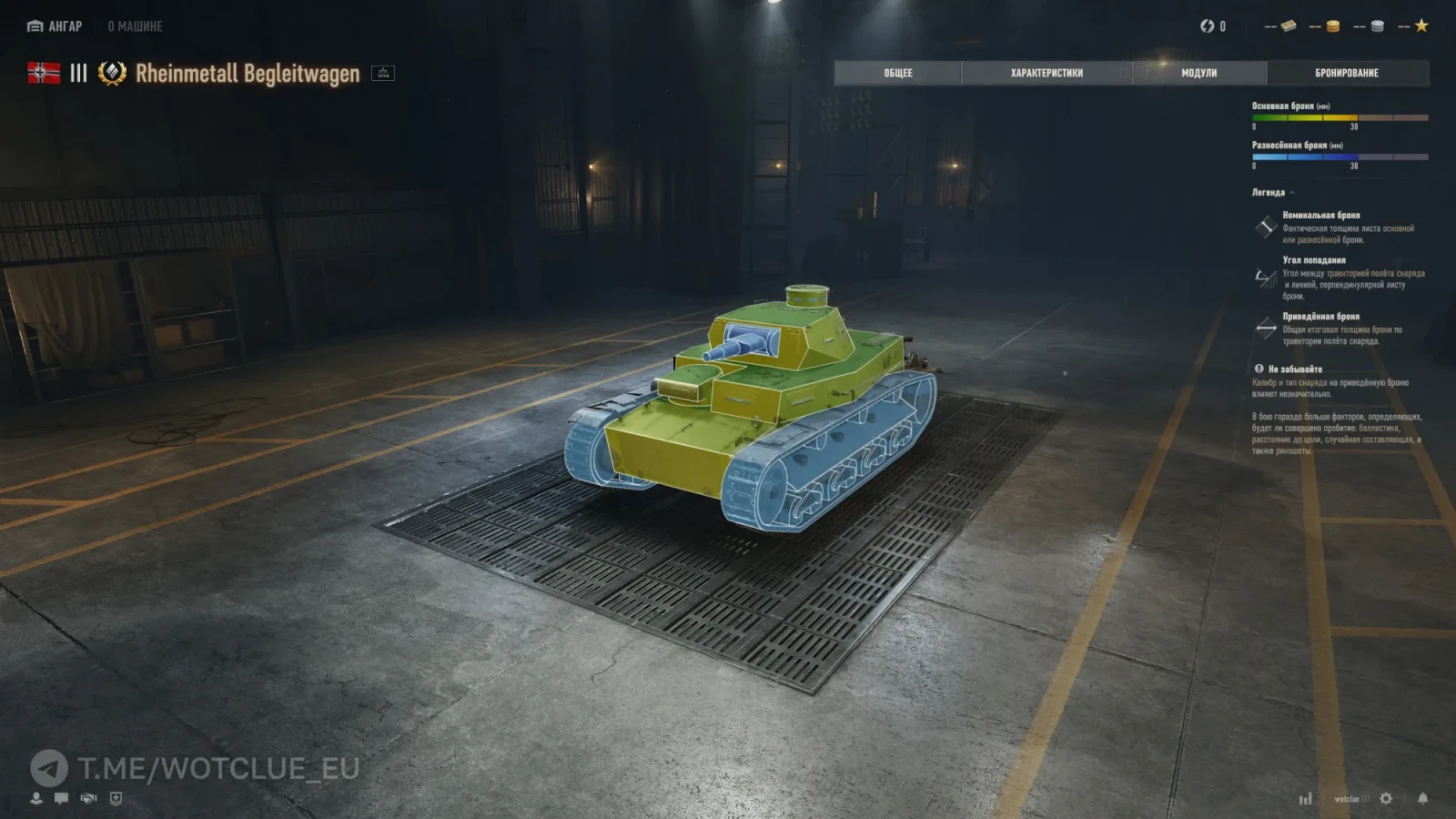Click the gold coins currency icon
The height and width of the screenshot is (819, 1456).
1332,26
